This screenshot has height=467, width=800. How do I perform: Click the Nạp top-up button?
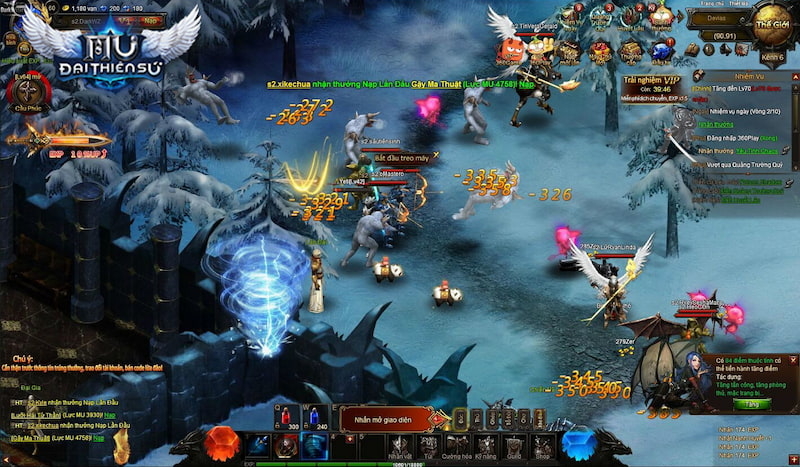pyautogui.click(x=146, y=18)
